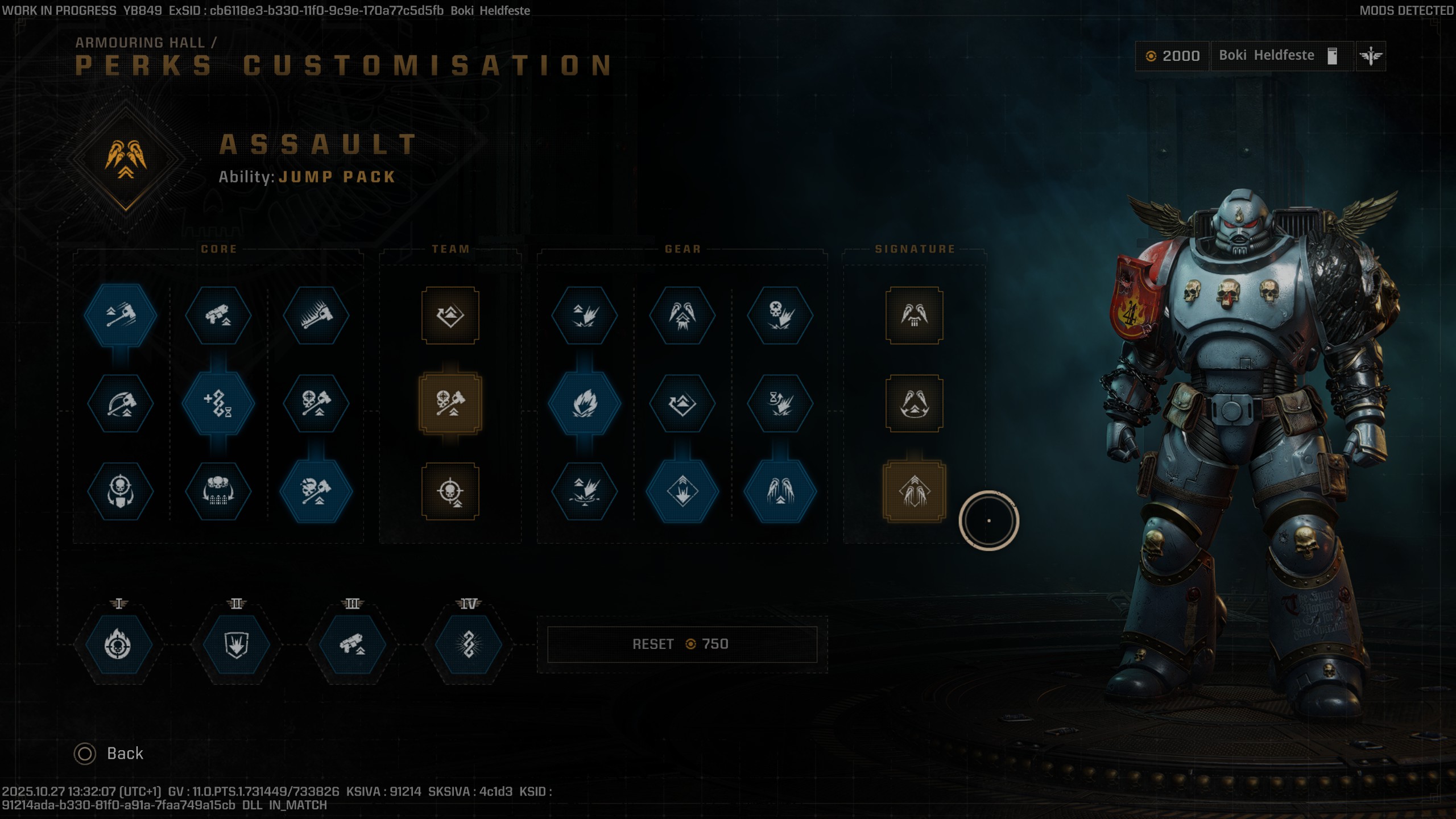
Task: Select the tier IV prestige perk
Action: coord(468,644)
